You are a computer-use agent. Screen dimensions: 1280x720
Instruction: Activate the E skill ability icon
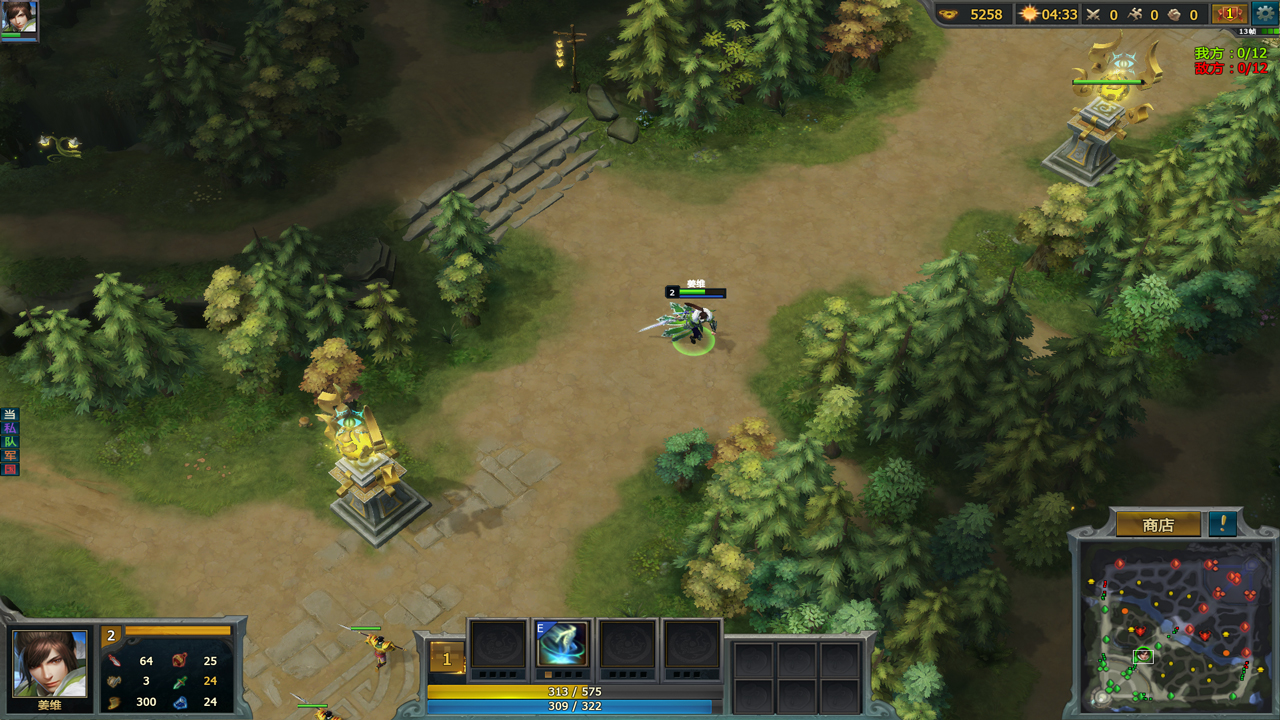pos(562,645)
